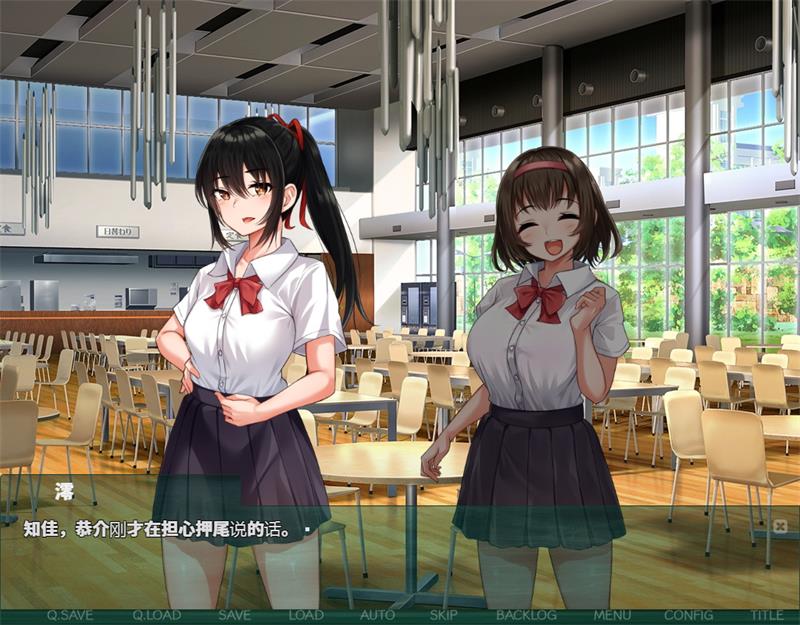The image size is (800, 625).
Task: Open the CONFIG settings
Action: [x=688, y=615]
